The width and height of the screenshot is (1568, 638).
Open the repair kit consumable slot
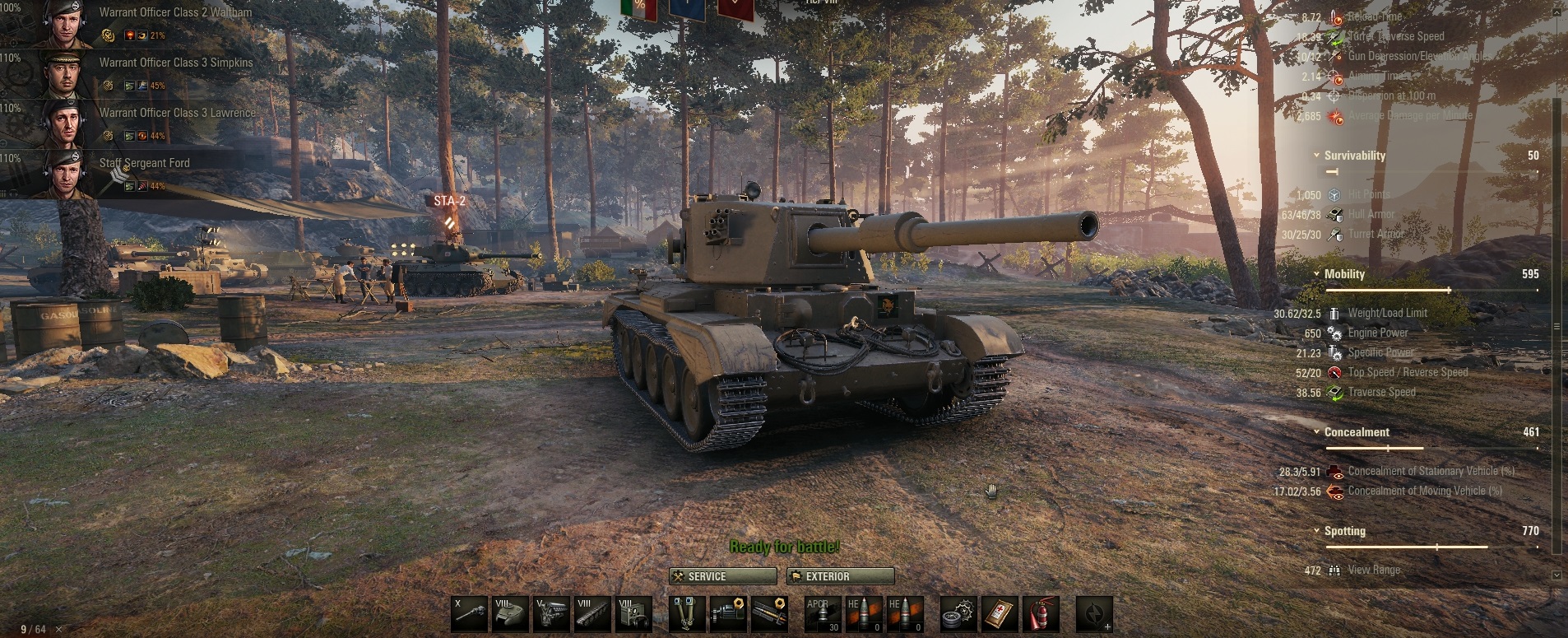[x=959, y=614]
